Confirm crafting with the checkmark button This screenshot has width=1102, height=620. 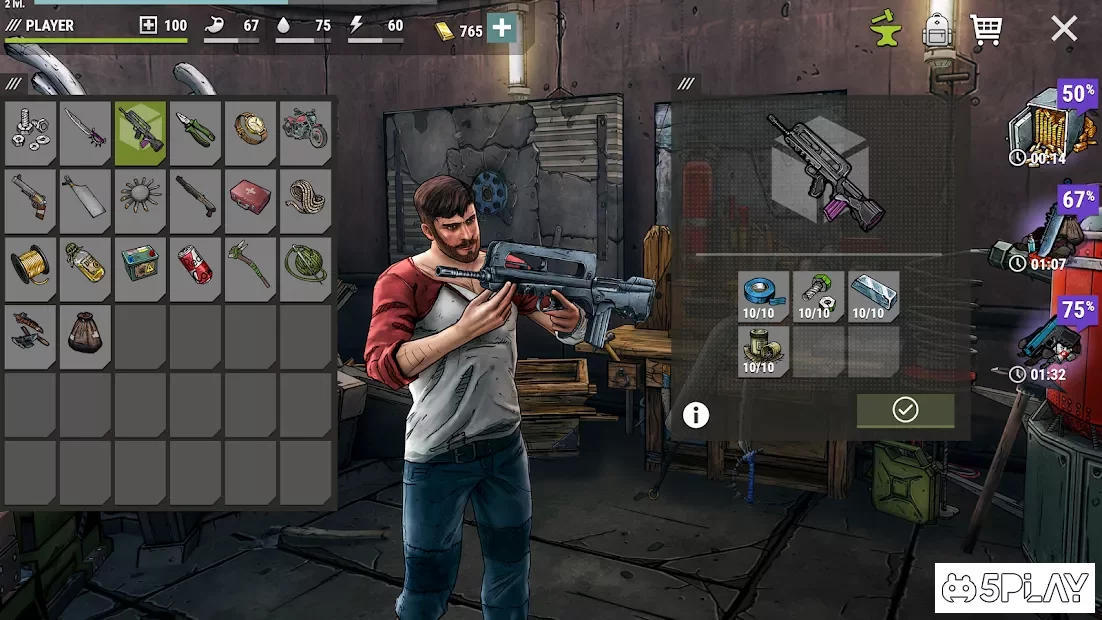click(x=905, y=410)
